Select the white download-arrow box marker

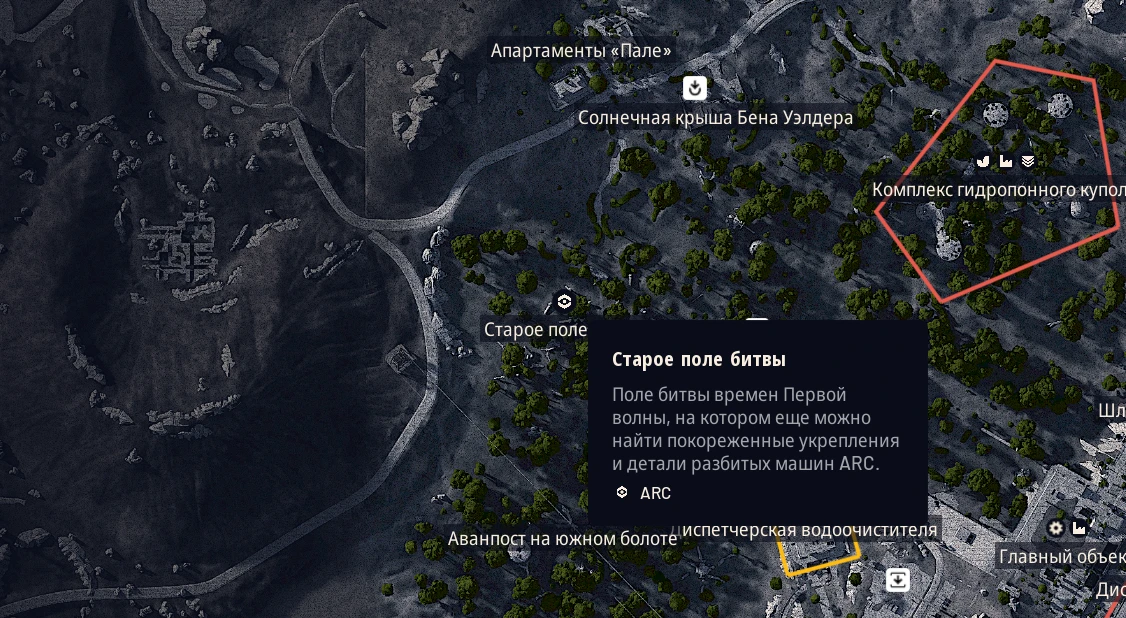click(x=898, y=579)
